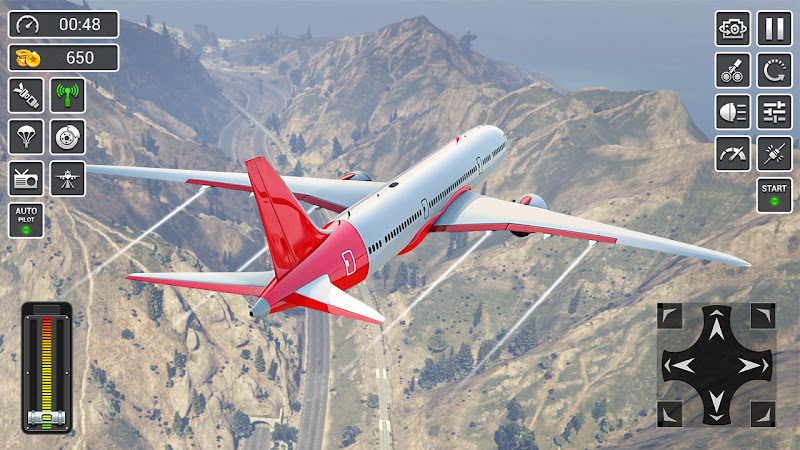This screenshot has width=800, height=450.
Task: Toggle the headlights icon
Action: click(x=733, y=112)
